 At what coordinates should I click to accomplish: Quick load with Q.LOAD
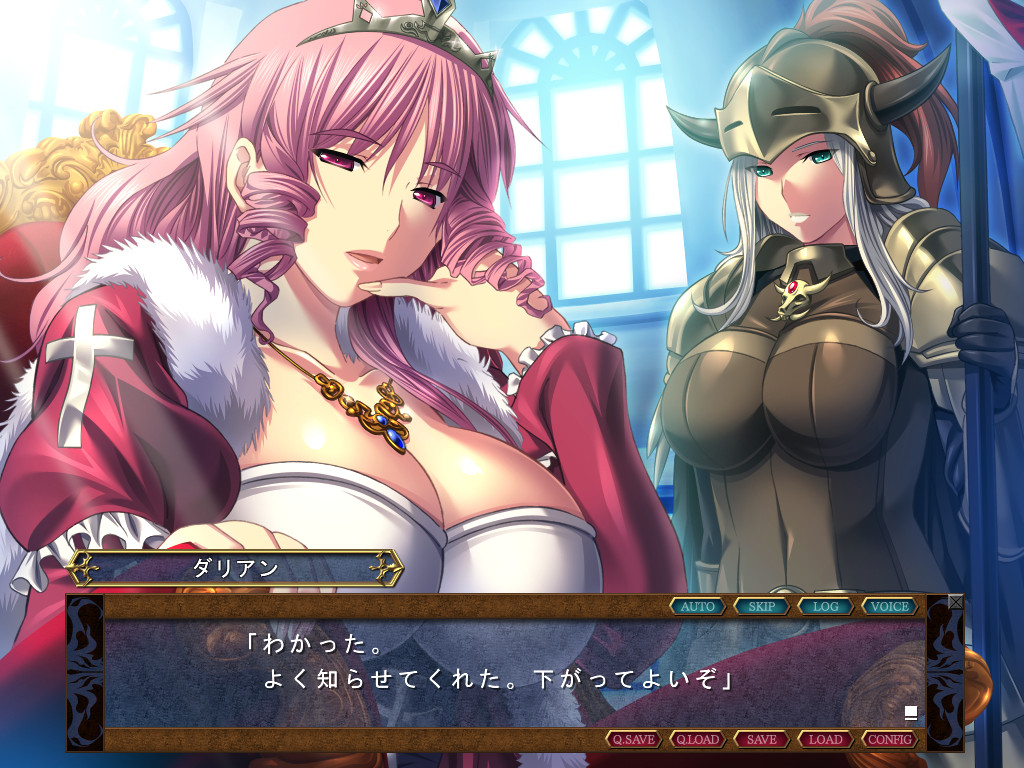pos(697,740)
